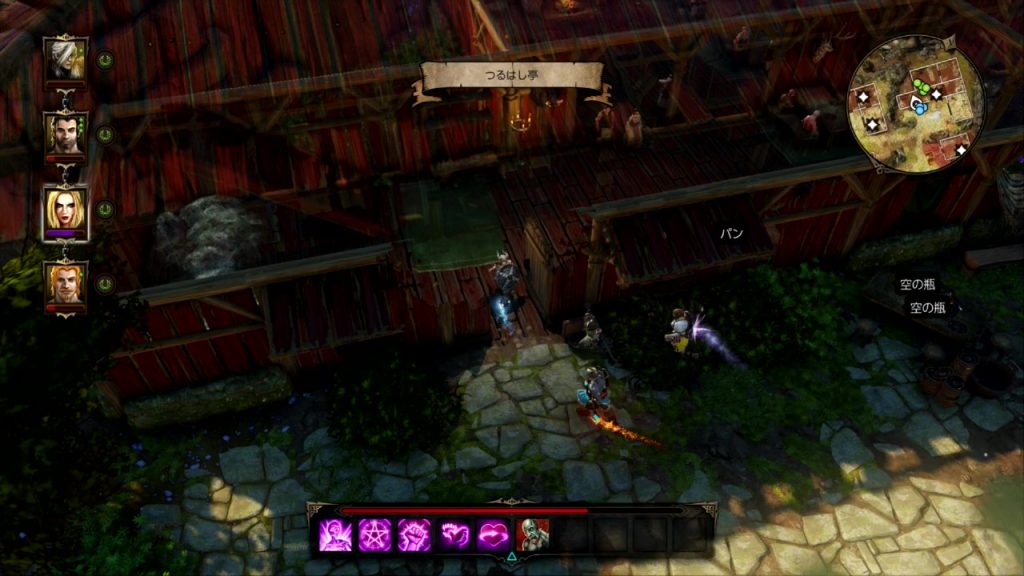
Task: Select the blonde woman character portrait
Action: [x=66, y=211]
